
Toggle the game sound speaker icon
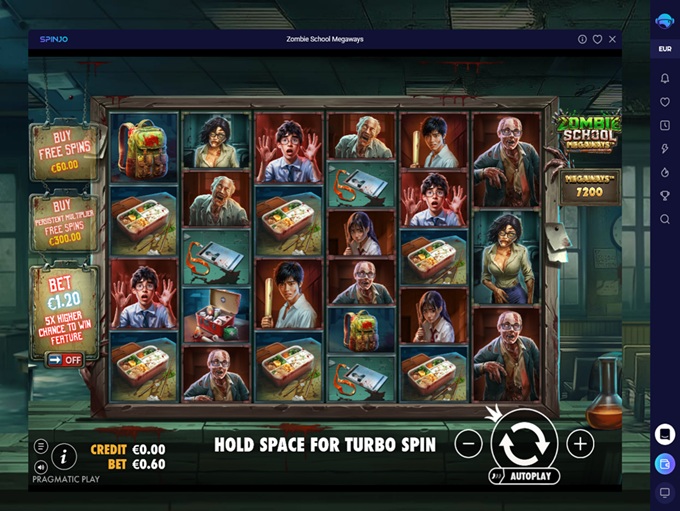41,466
